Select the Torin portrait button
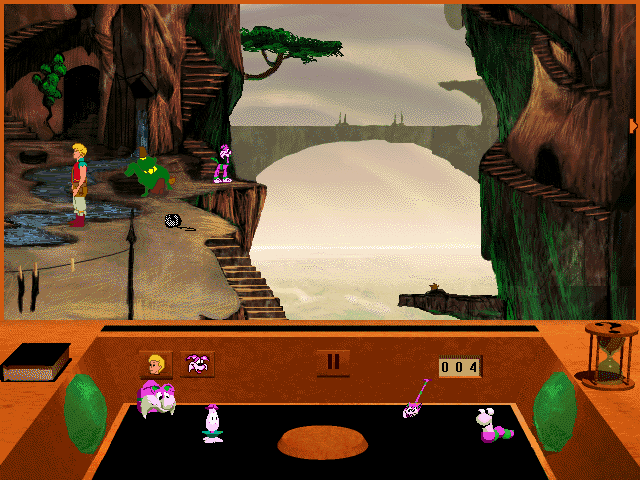Image resolution: width=640 pixels, height=480 pixels. click(x=155, y=364)
